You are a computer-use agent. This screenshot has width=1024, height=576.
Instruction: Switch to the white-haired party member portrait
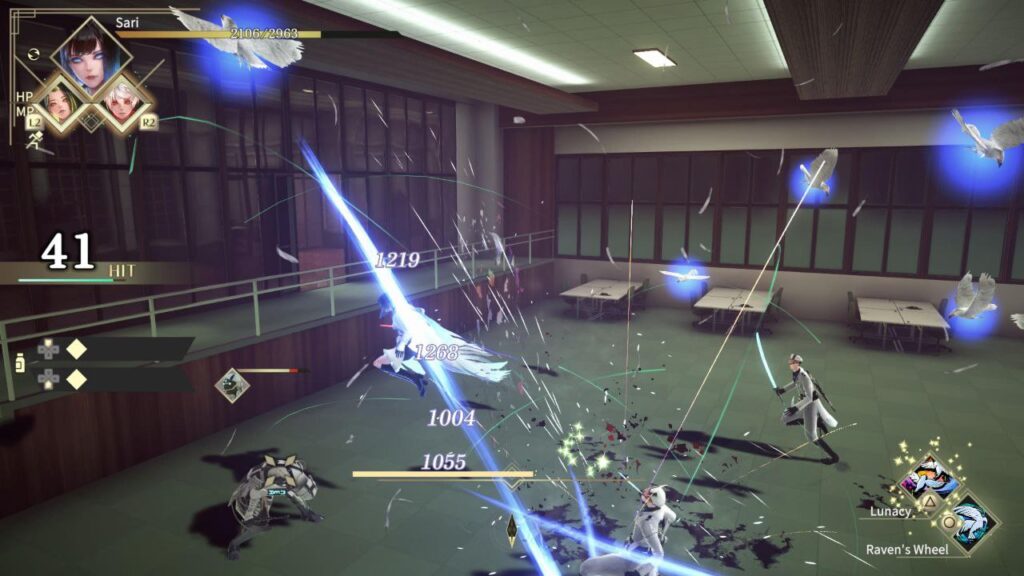tap(122, 105)
